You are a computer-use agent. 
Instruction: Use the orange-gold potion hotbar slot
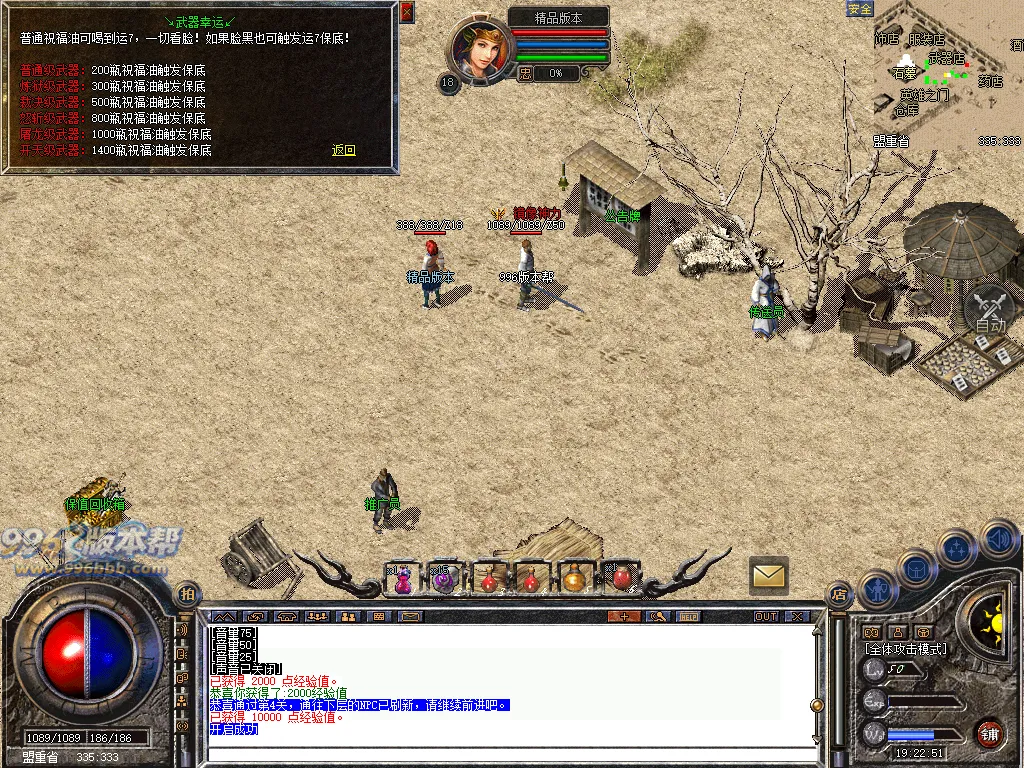[574, 578]
